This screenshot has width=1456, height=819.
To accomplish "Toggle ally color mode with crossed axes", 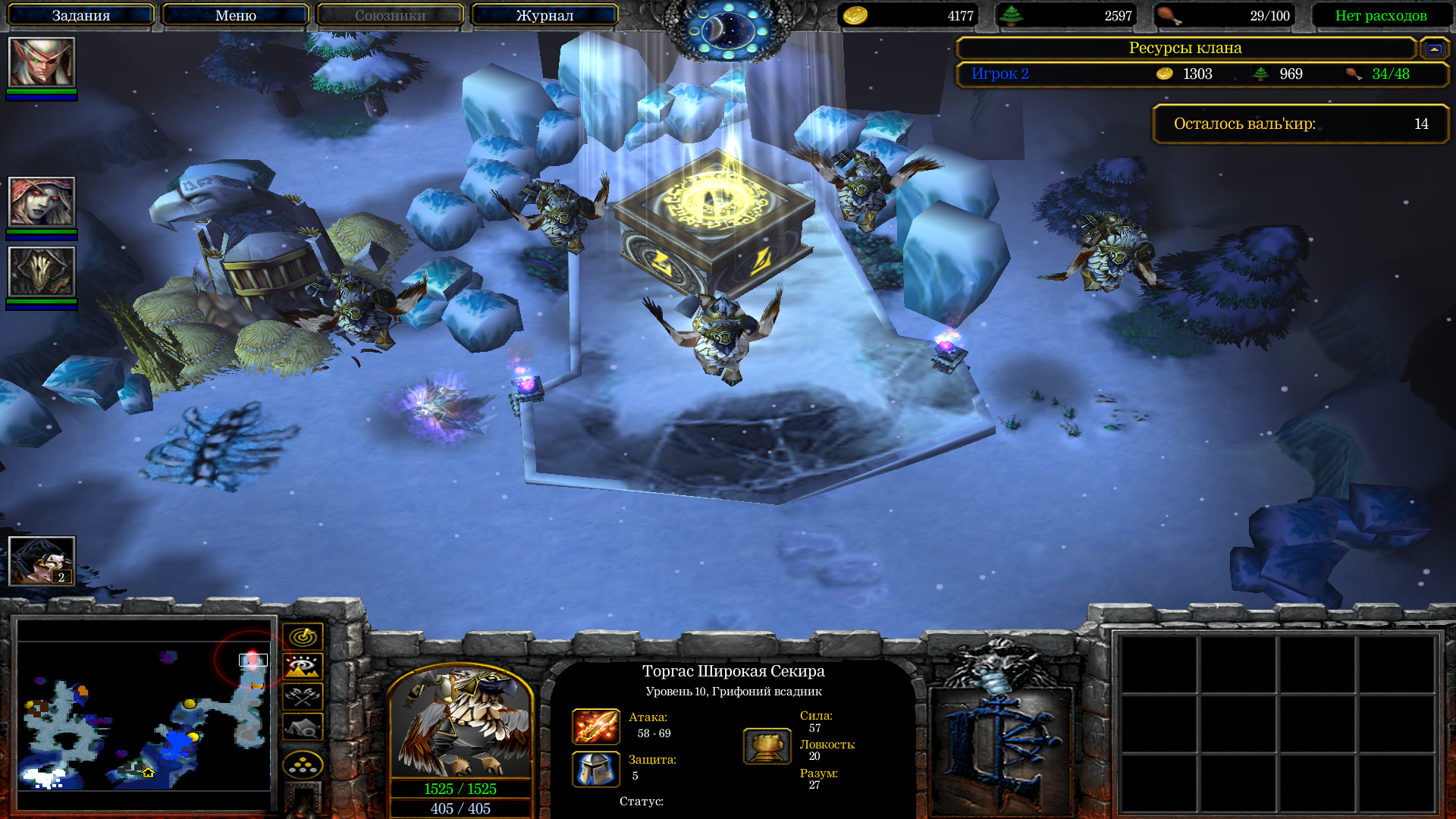I will [x=303, y=697].
